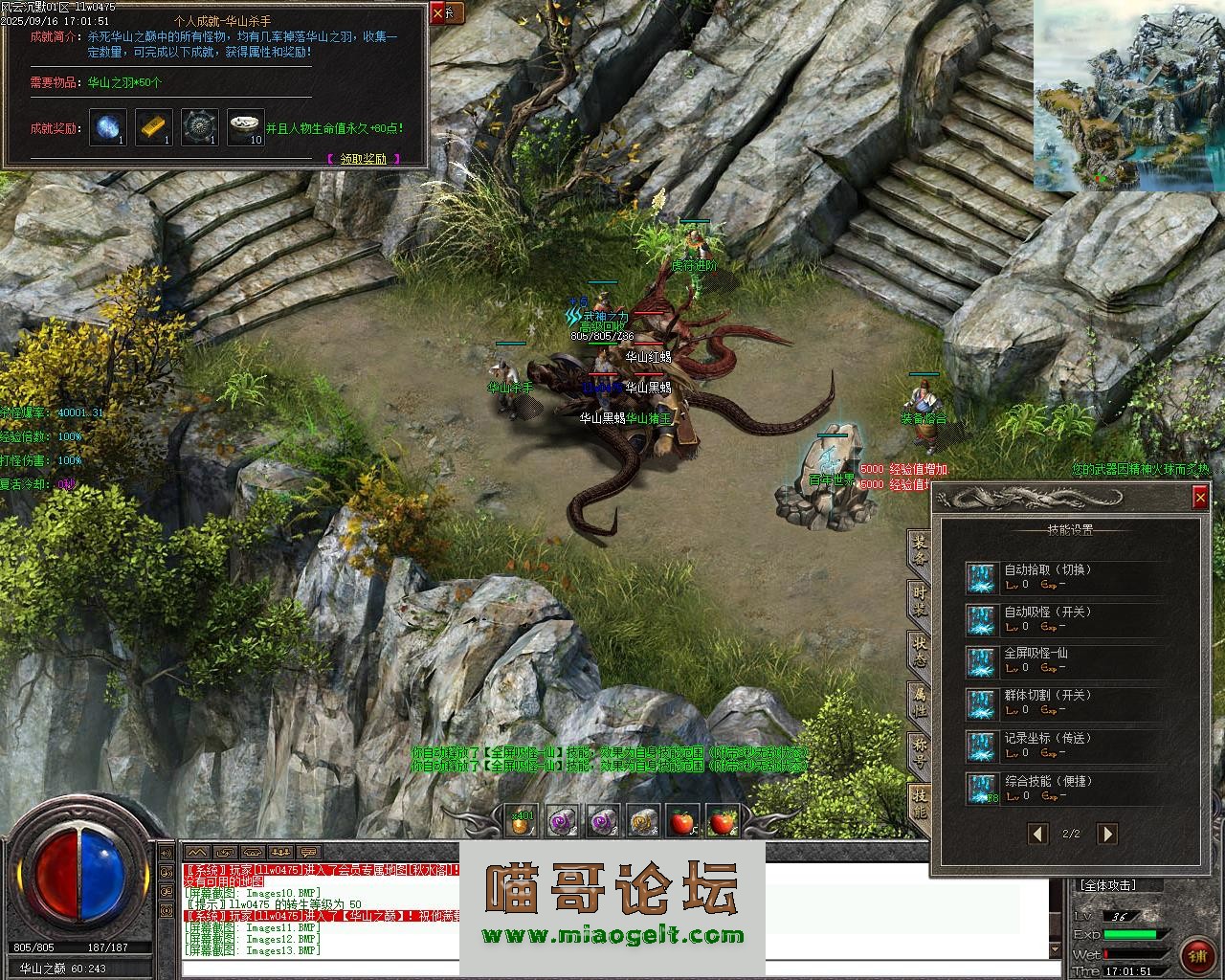Select the 全屏吸怪-仙 skill
The height and width of the screenshot is (980, 1225).
pyautogui.click(x=982, y=662)
